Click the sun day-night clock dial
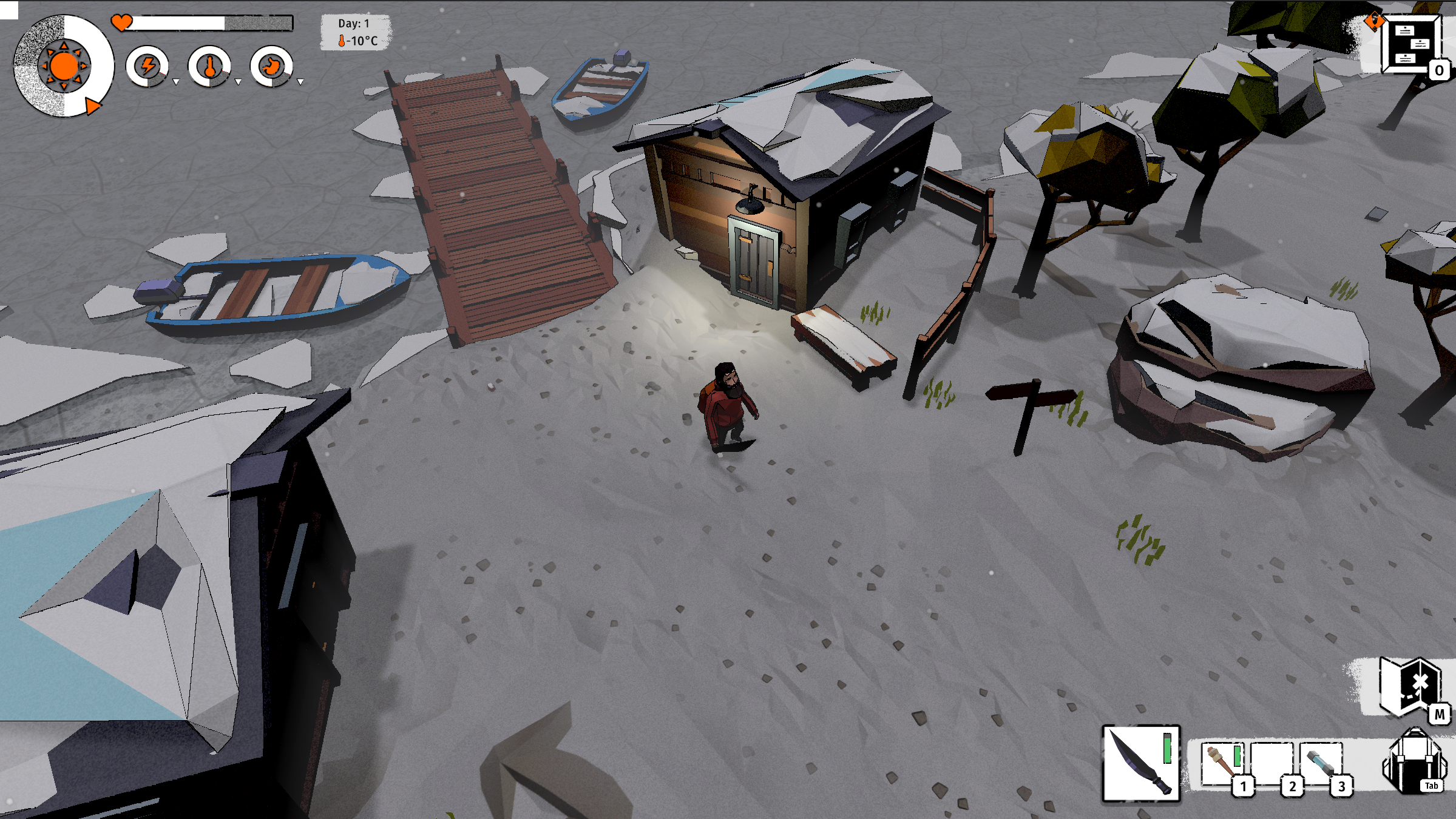1456x819 pixels. (63, 66)
